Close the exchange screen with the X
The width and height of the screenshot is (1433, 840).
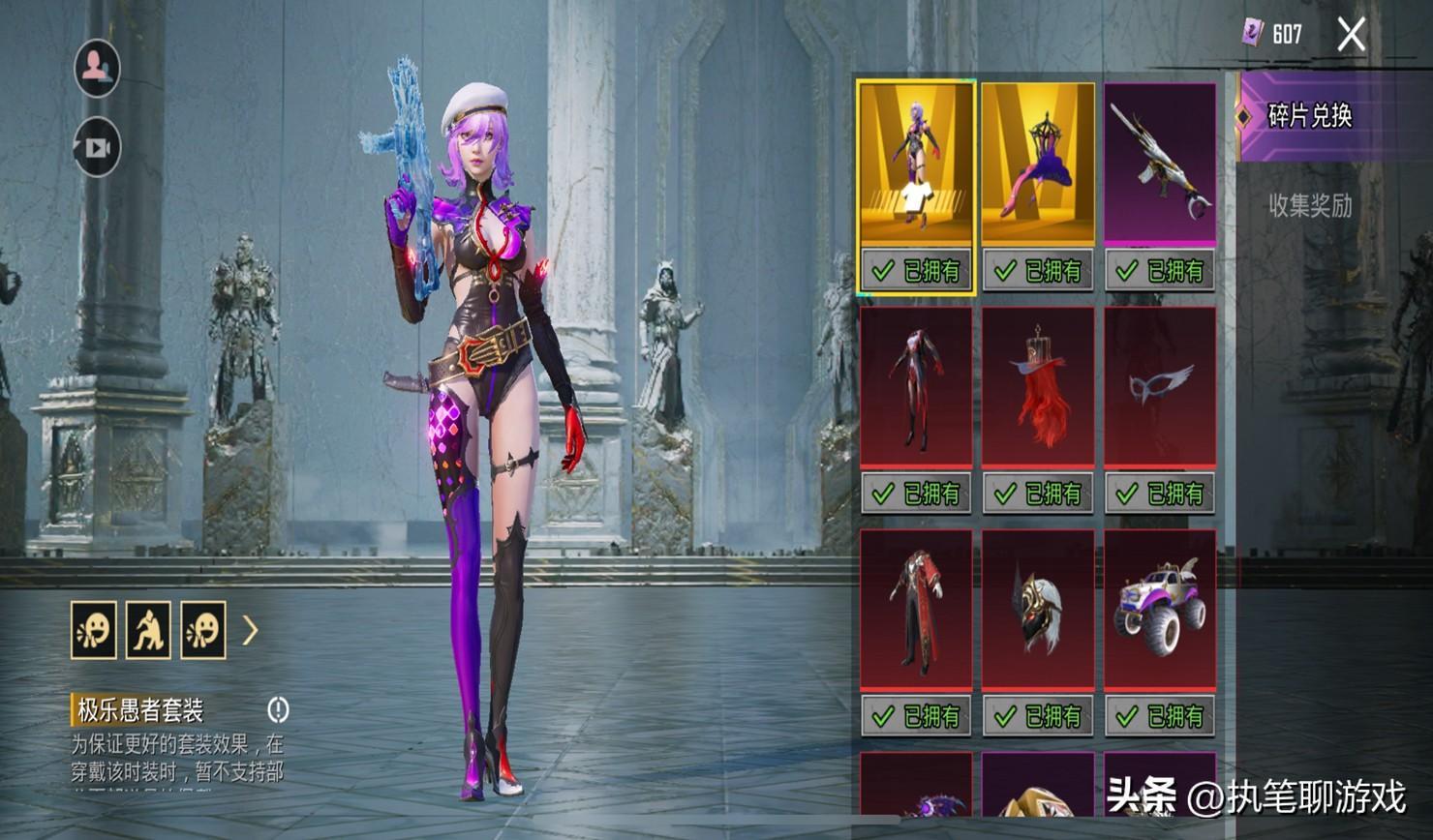(1351, 35)
